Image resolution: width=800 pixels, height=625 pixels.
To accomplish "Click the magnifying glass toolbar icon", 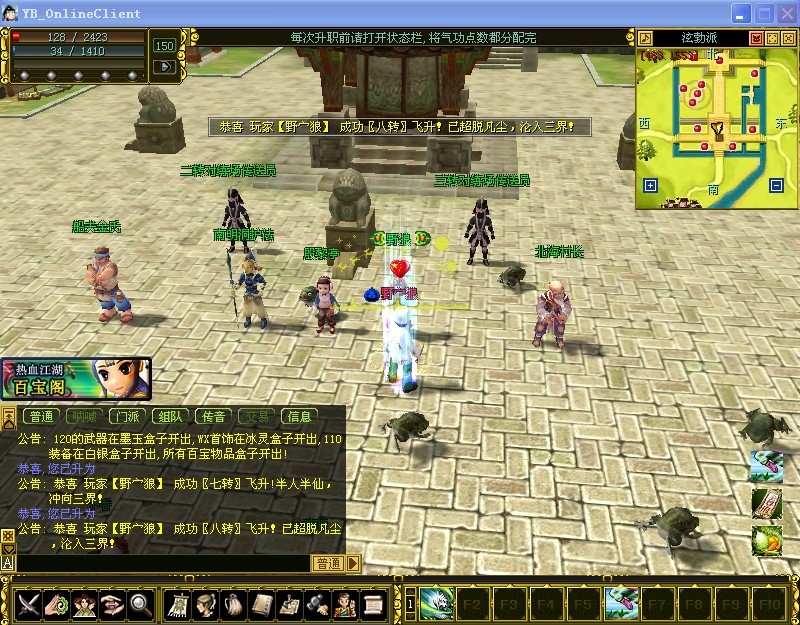I will click(x=138, y=604).
